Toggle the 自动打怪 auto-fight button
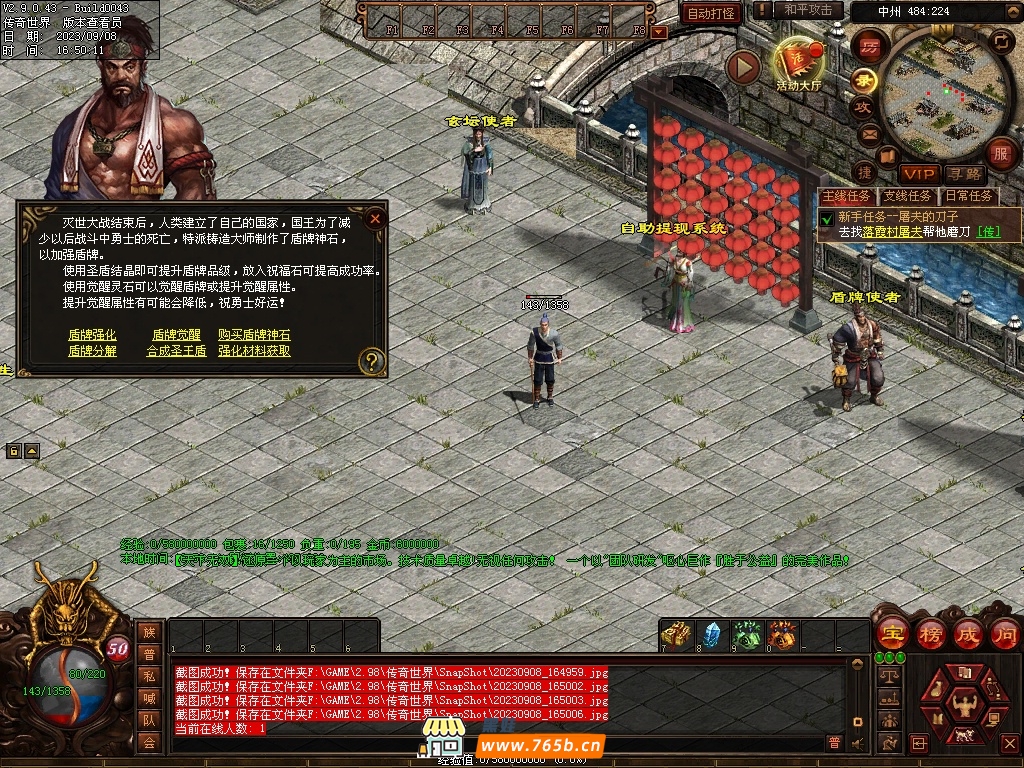This screenshot has height=768, width=1024. (711, 13)
